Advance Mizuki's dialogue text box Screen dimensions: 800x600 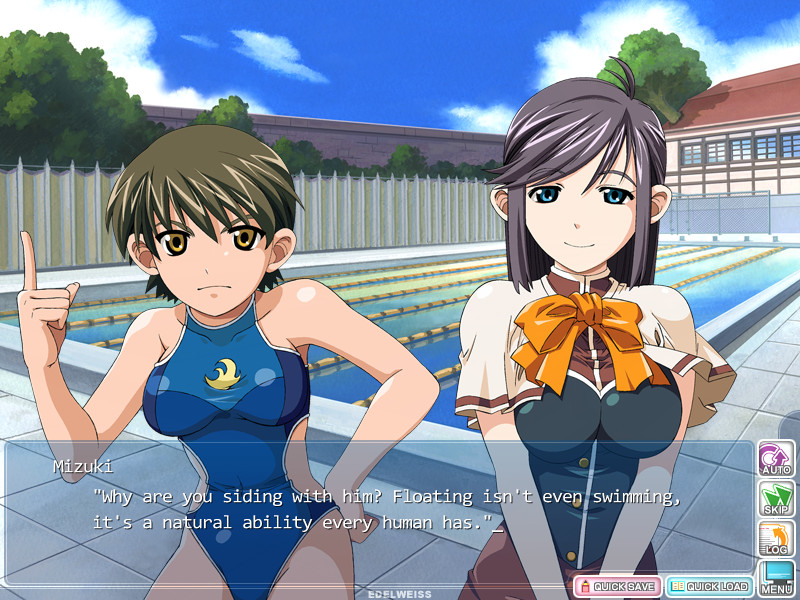[x=380, y=510]
